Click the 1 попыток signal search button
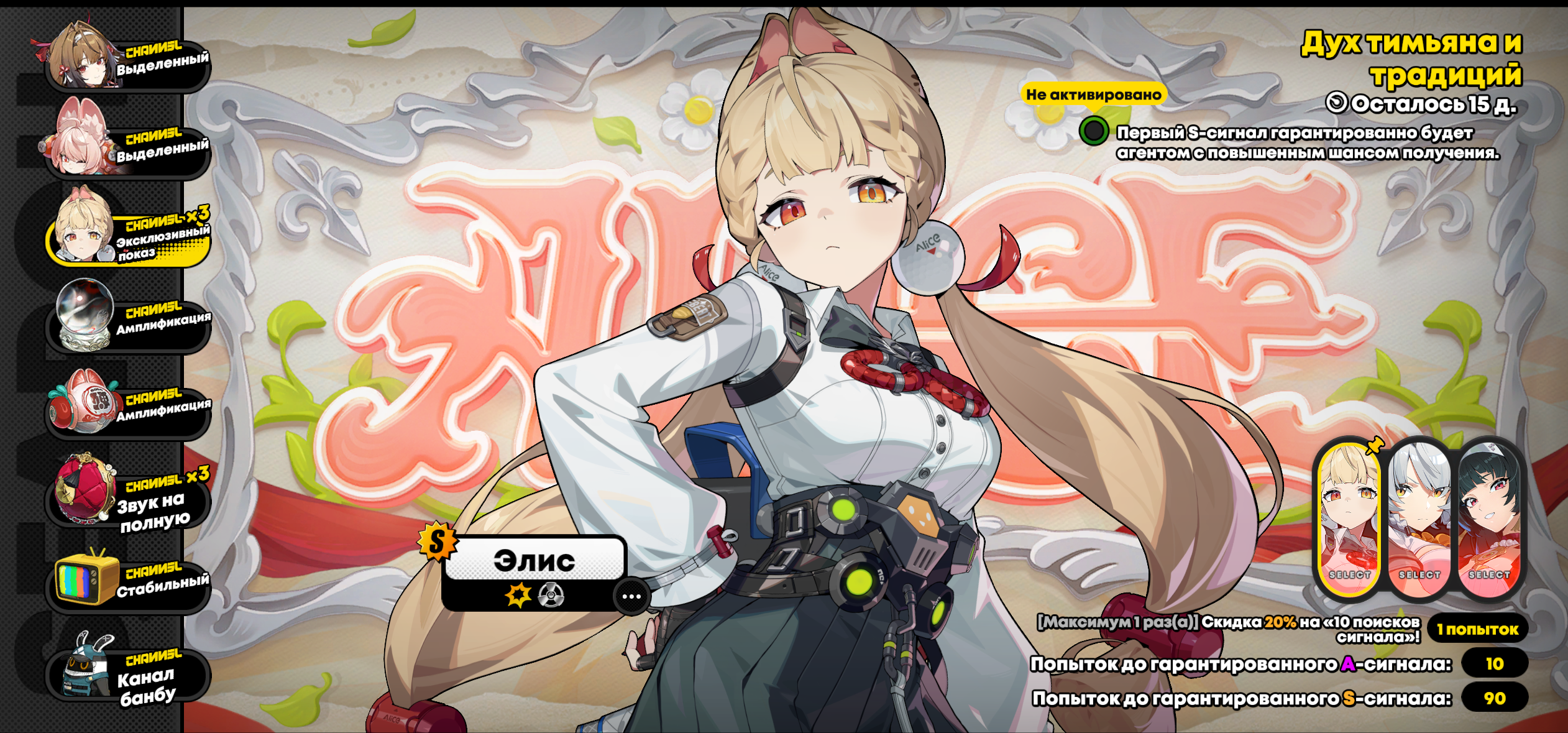Screen dimensions: 1568x733 click(1478, 629)
